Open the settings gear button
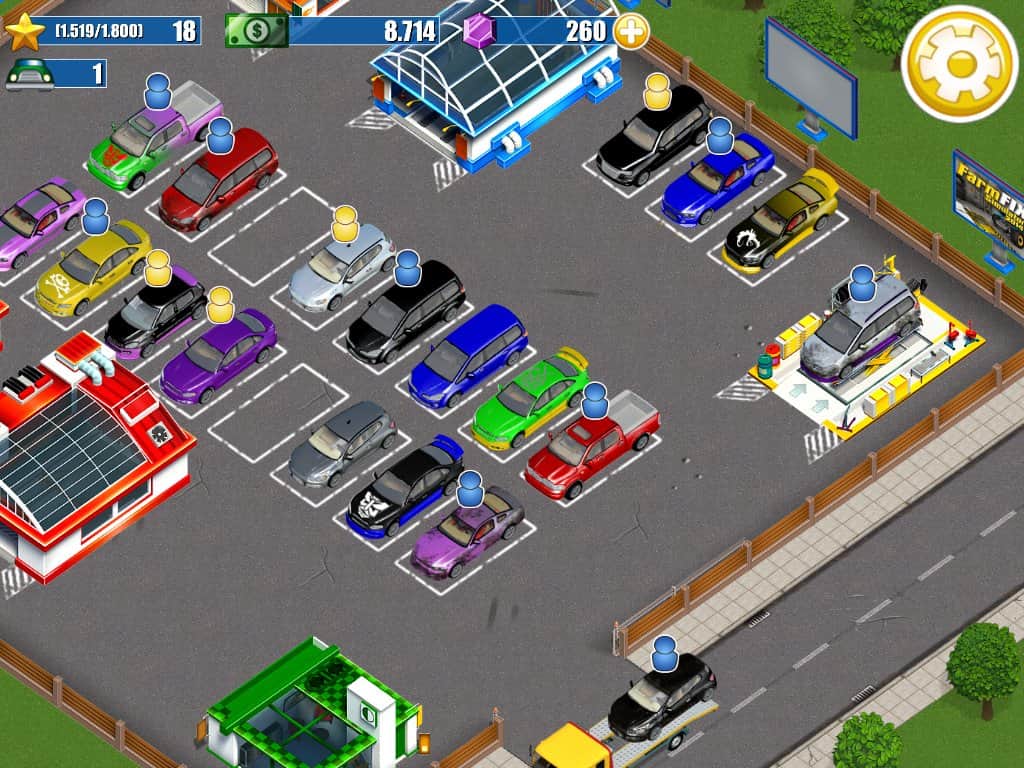Screen dimensions: 1024x768 coord(959,63)
